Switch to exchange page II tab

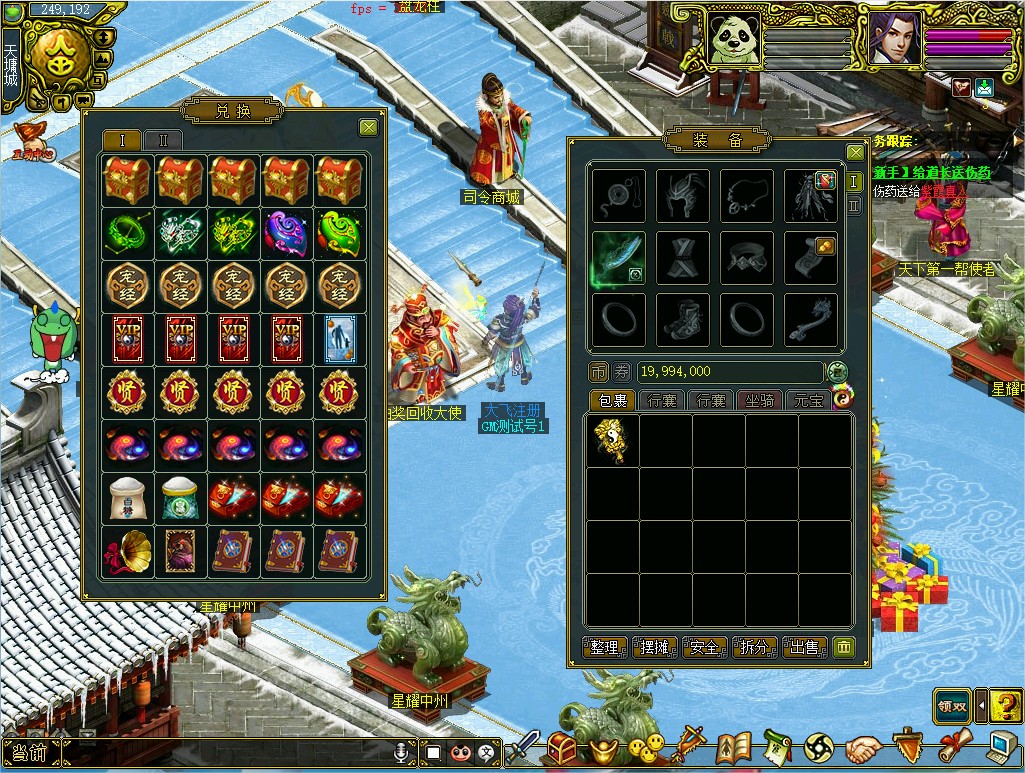[163, 140]
